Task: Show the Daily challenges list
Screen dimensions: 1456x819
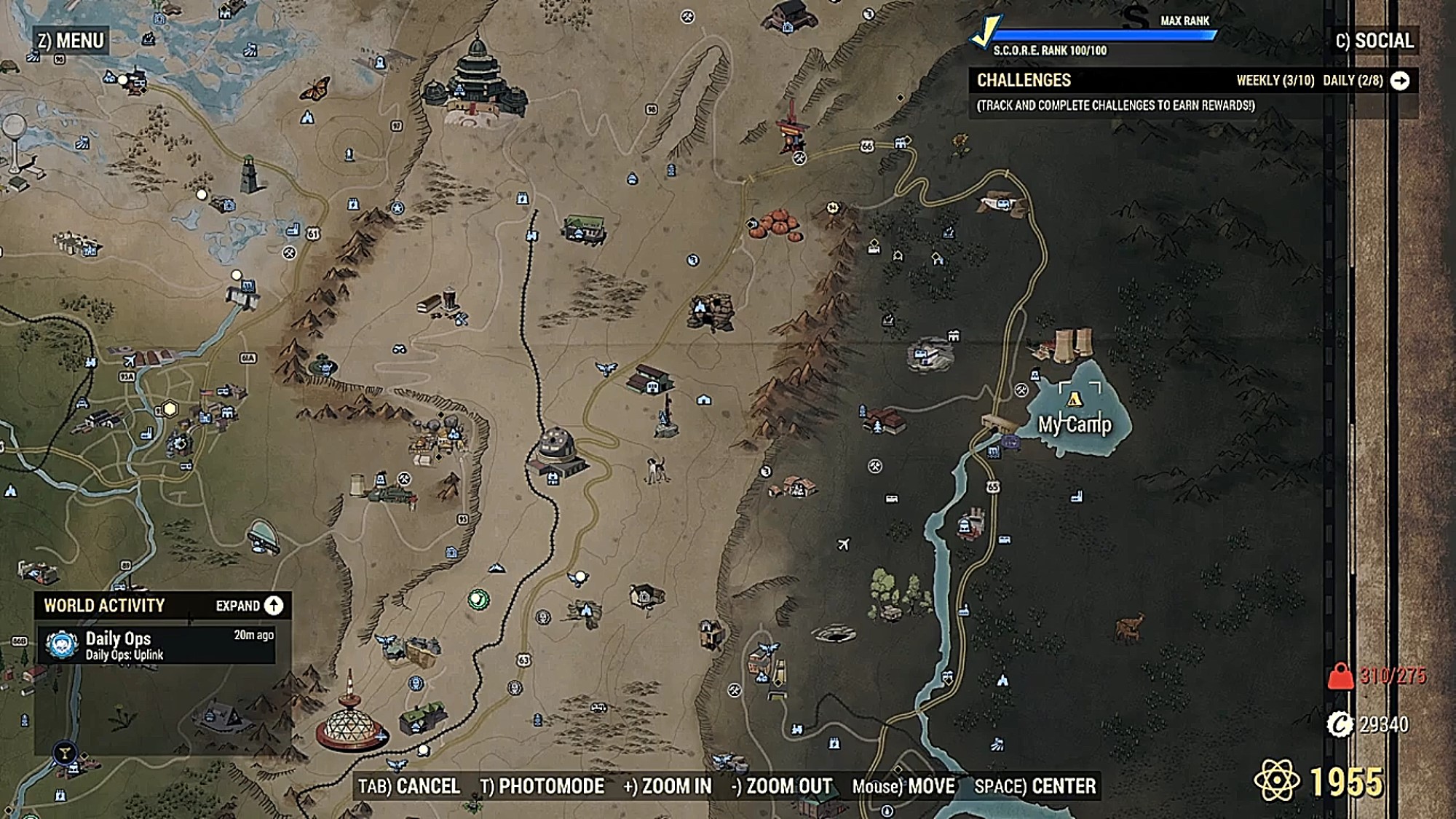Action: tap(1352, 81)
